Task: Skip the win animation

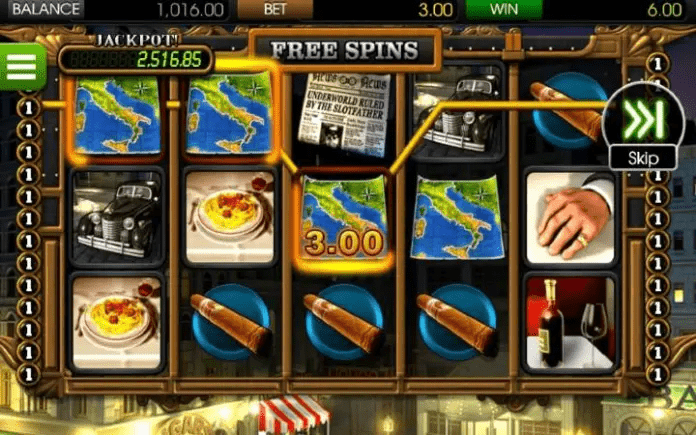Action: click(643, 124)
